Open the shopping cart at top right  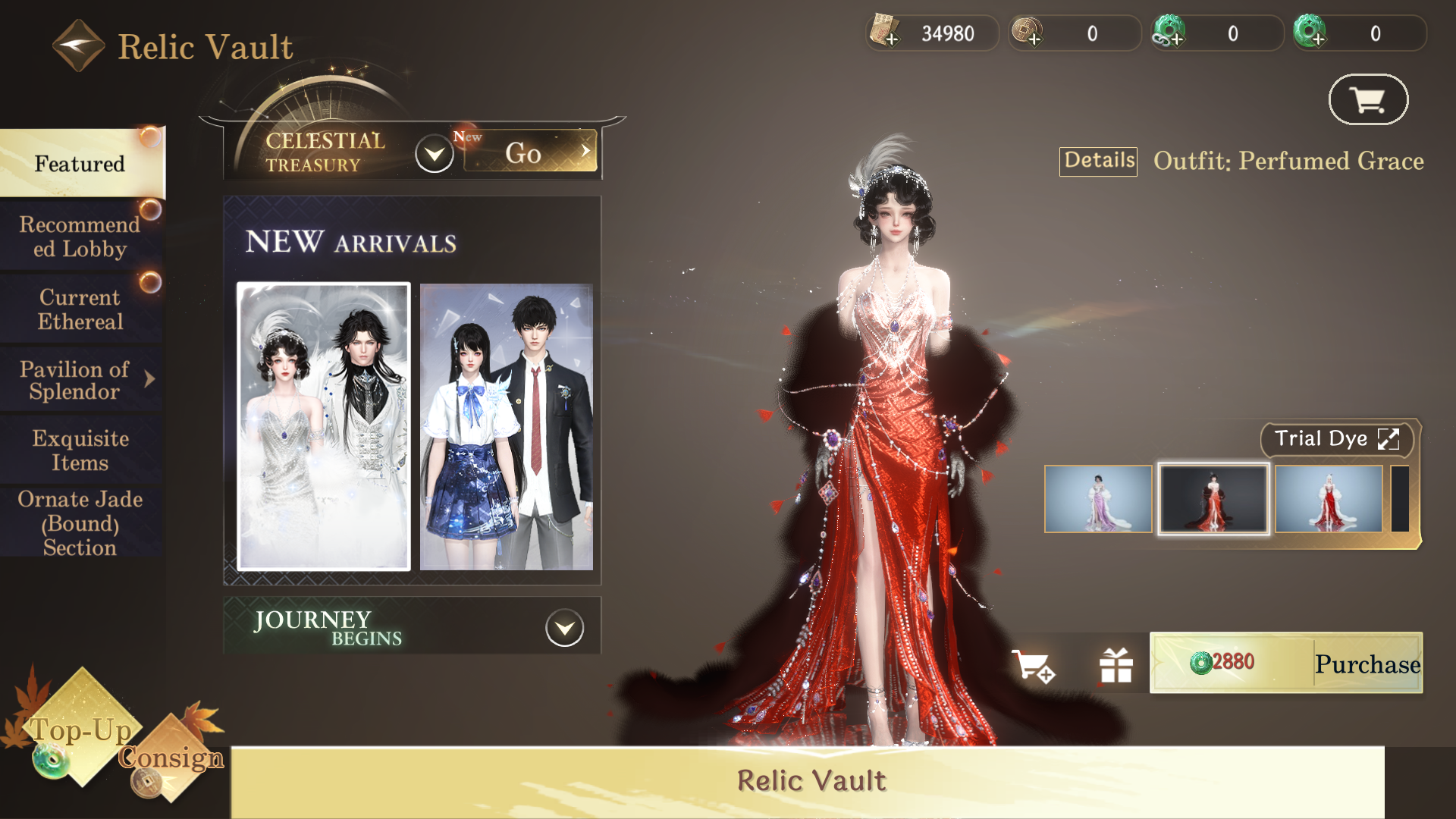1368,99
